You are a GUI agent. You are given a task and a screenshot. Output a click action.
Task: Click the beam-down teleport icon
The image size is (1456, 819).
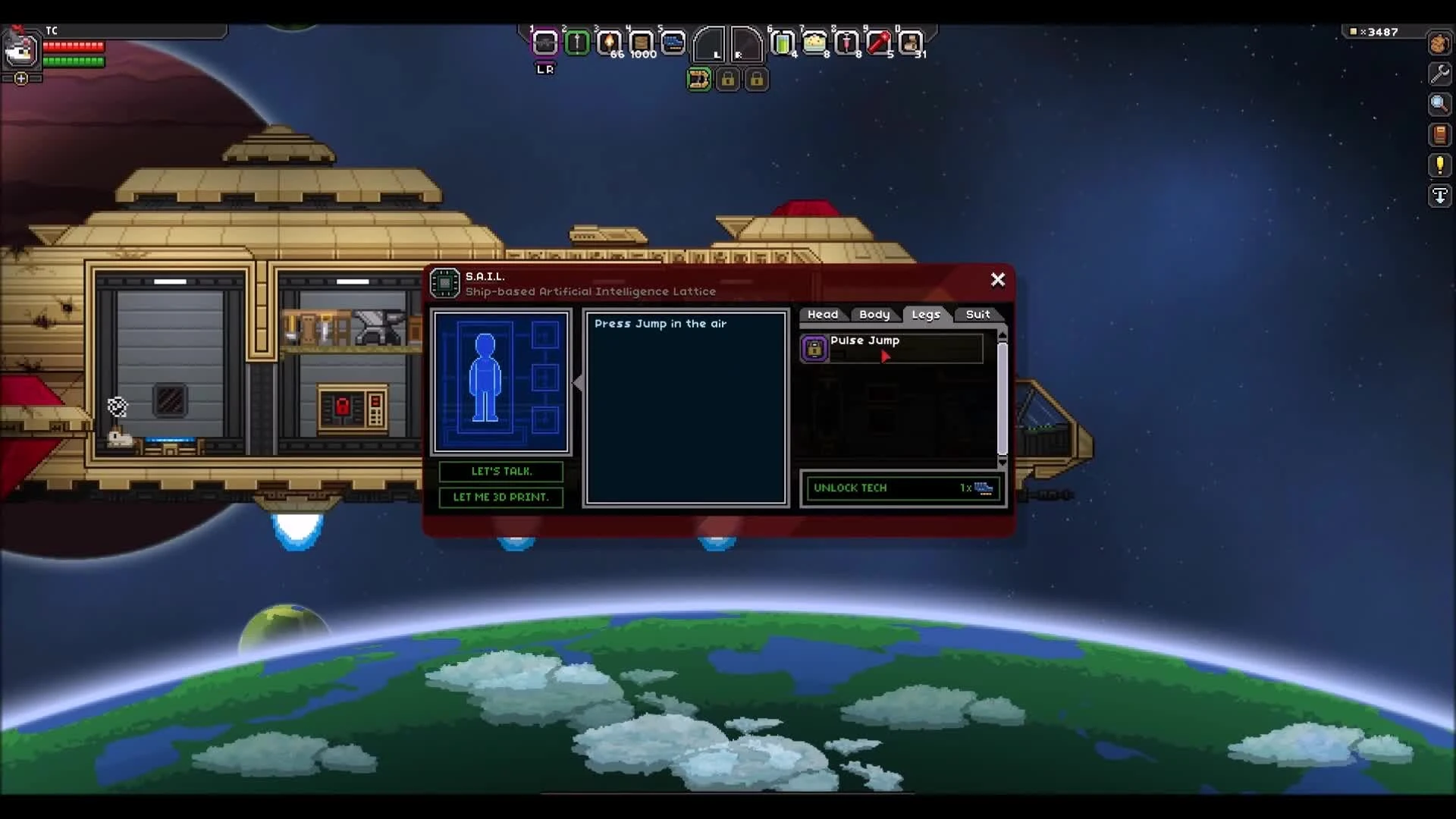(1439, 196)
